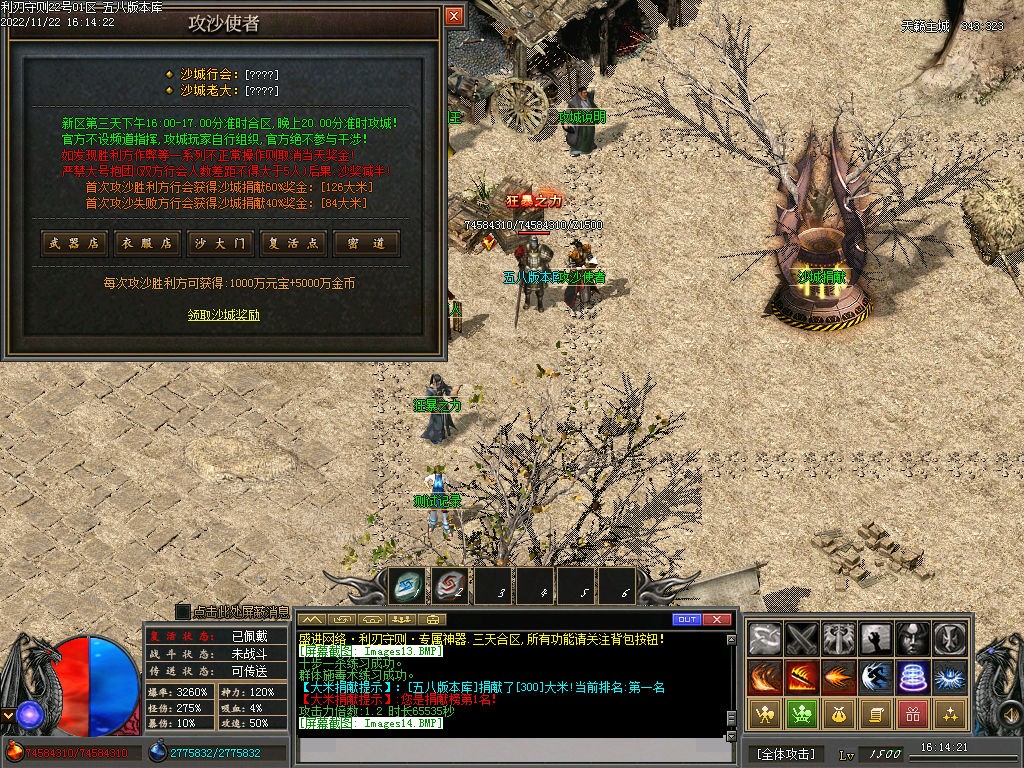The image size is (1024, 768).
Task: Use the red rune stone in hotbar slot 2
Action: pyautogui.click(x=449, y=585)
